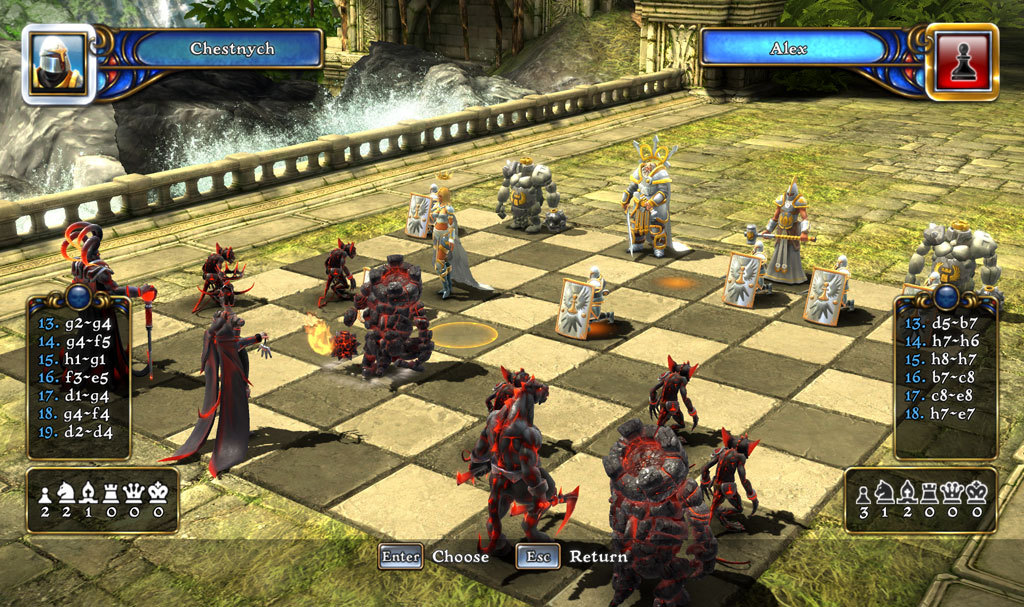Select move 19. d2-d4 in the move list
Image resolution: width=1024 pixels, height=607 pixels.
click(x=76, y=431)
